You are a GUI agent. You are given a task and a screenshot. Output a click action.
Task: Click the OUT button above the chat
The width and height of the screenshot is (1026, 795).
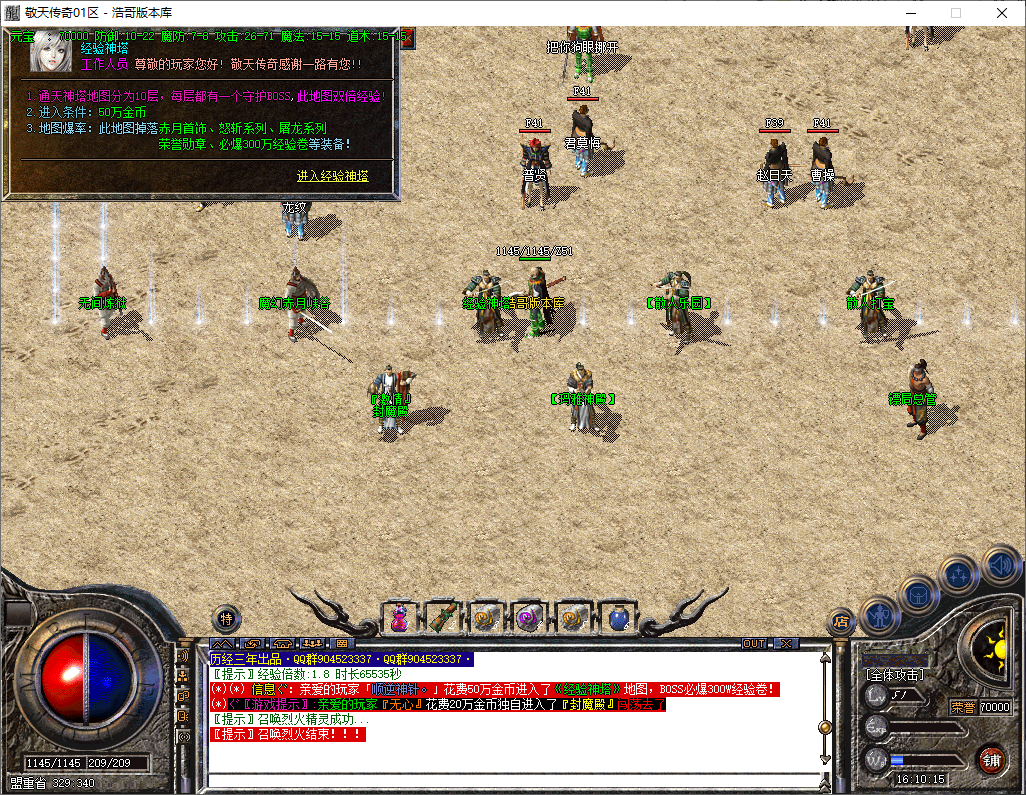[x=754, y=643]
